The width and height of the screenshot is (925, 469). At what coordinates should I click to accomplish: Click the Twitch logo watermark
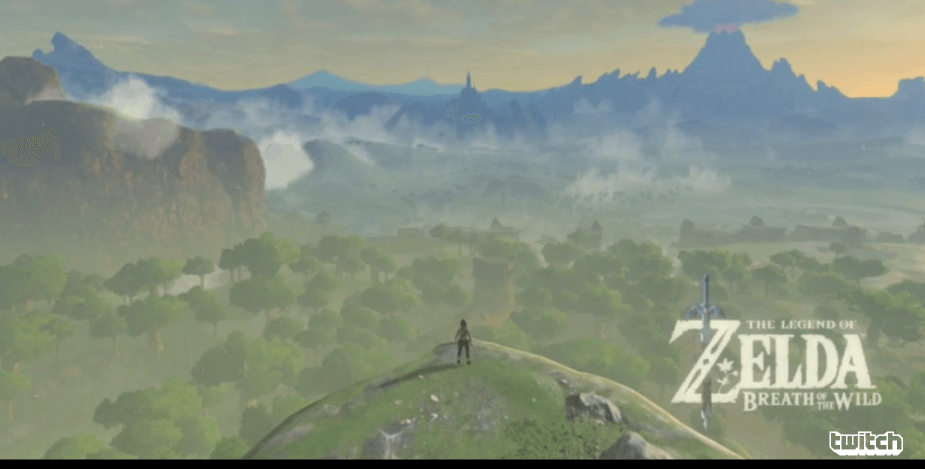(x=865, y=442)
